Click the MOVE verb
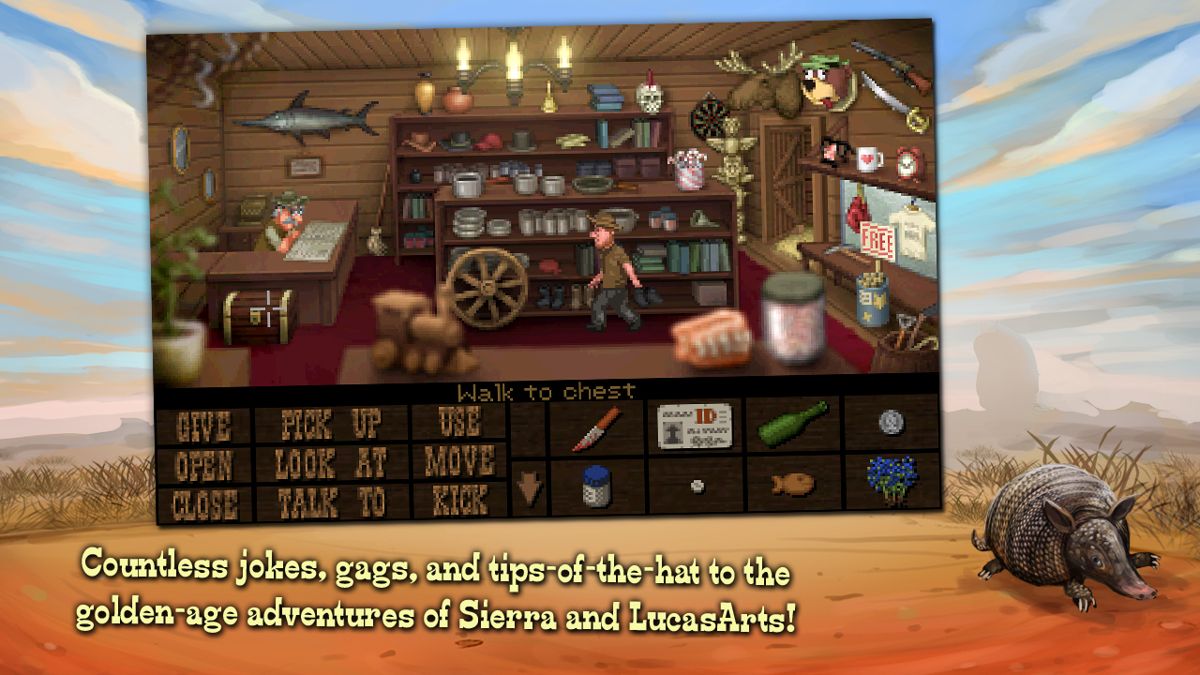Viewport: 1200px width, 675px height. 459,461
